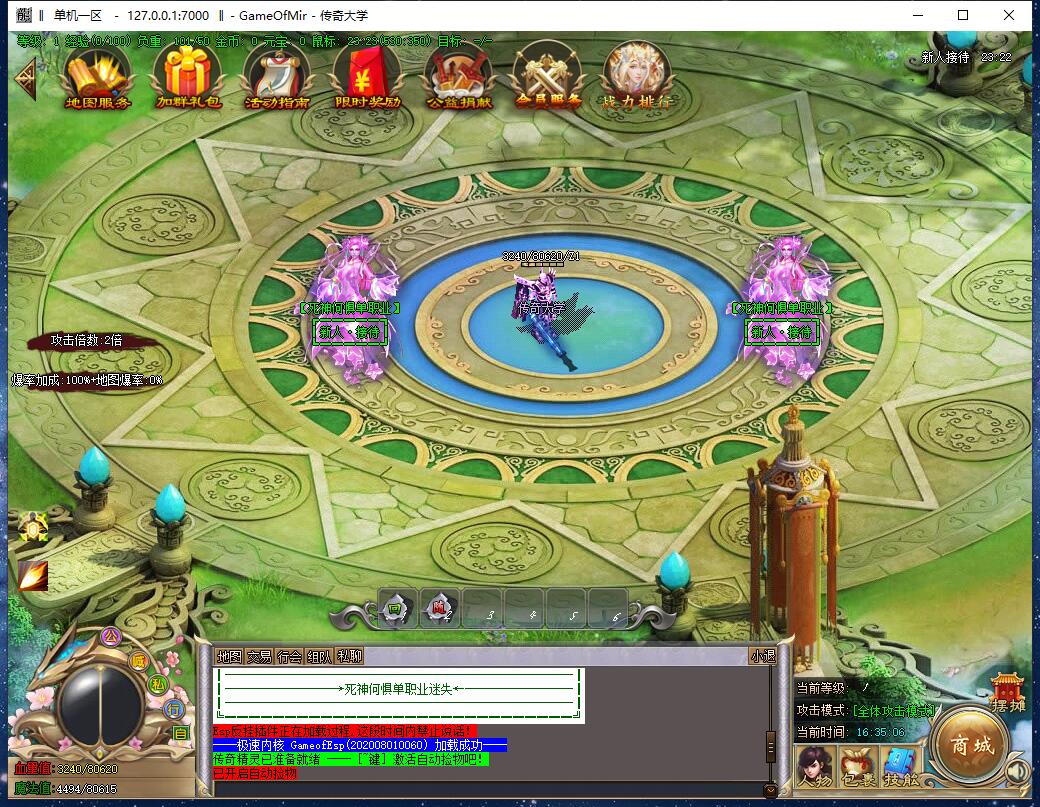Maximize the game window
Image resolution: width=1040 pixels, height=807 pixels.
pos(963,15)
